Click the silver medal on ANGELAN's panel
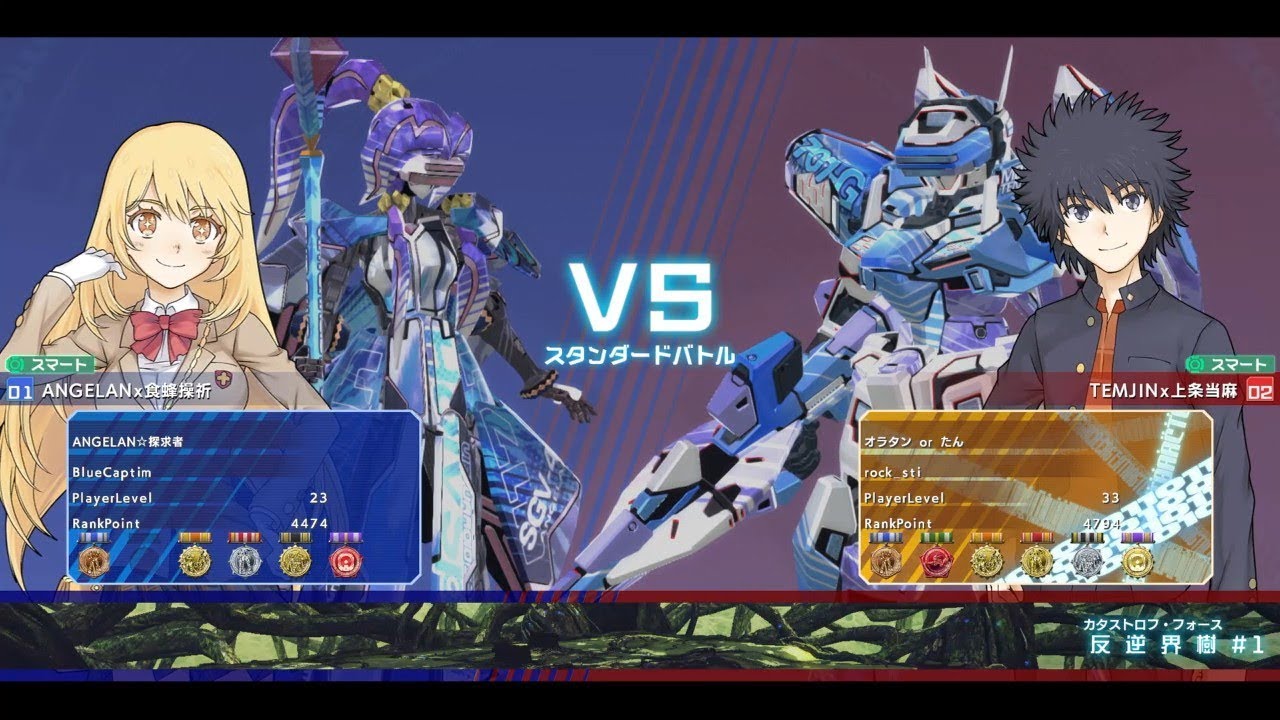Screen dimensions: 1280x720 pos(245,562)
